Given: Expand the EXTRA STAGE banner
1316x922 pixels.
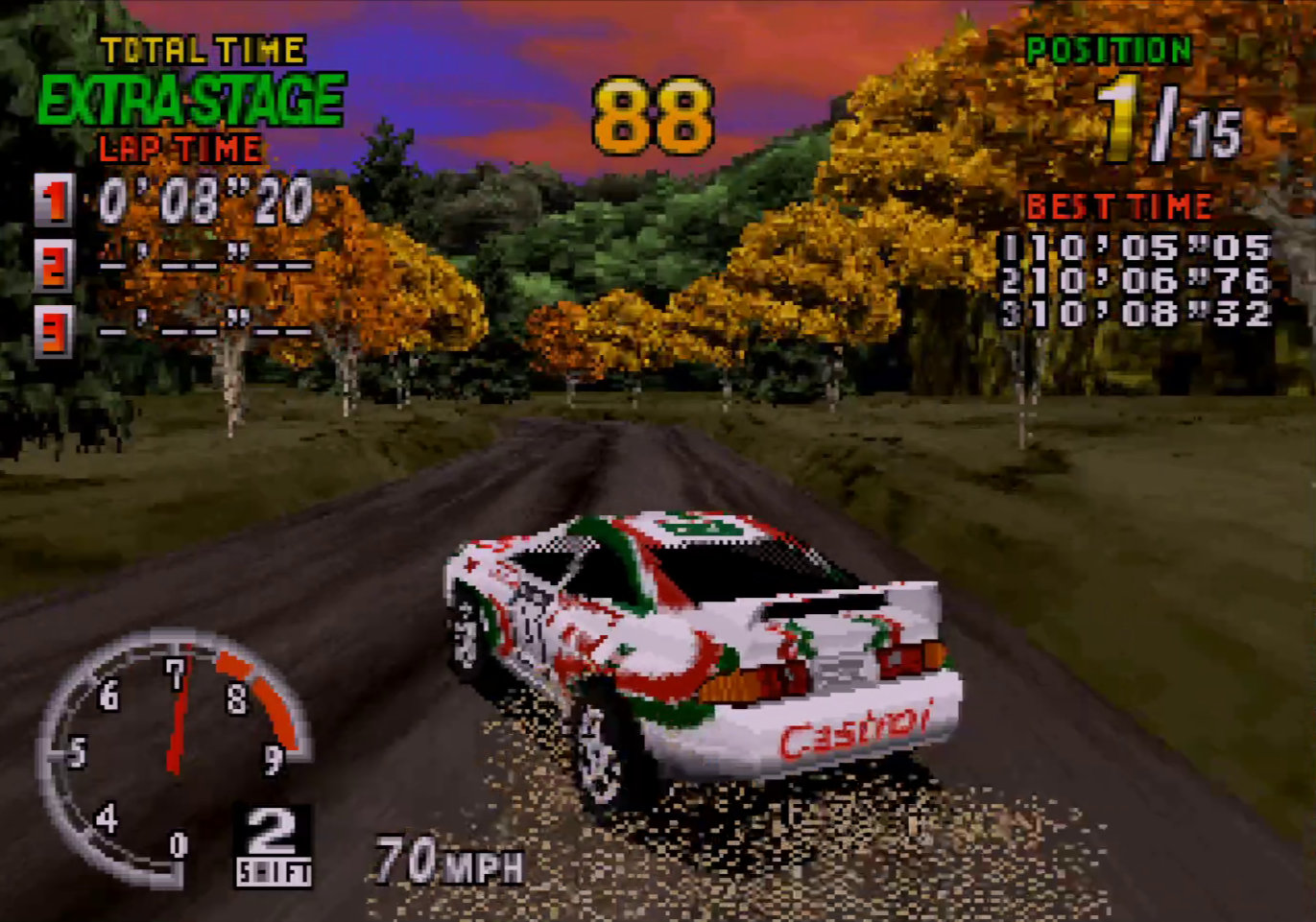Looking at the screenshot, I should [192, 96].
